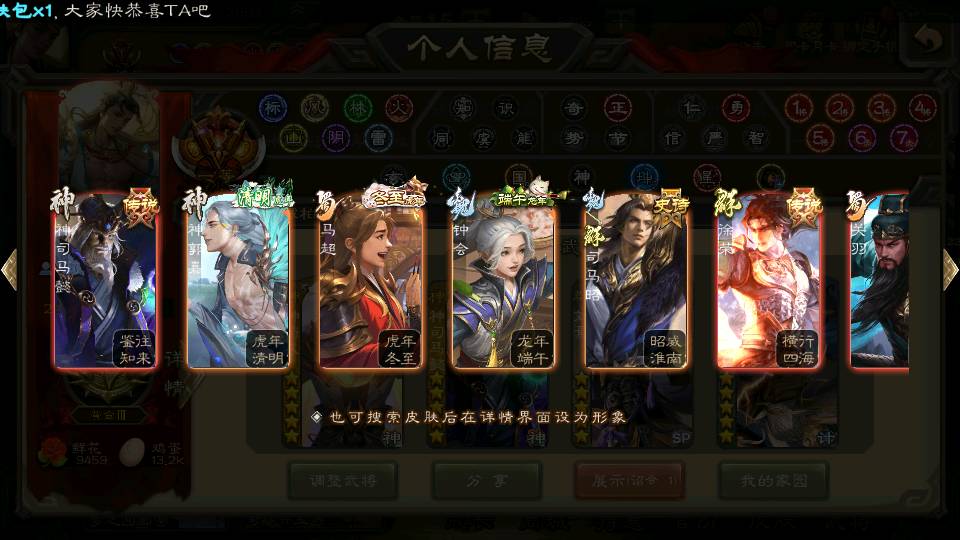
Task: Select the 神司马懿 鉴往知来 skin card
Action: [x=105, y=282]
